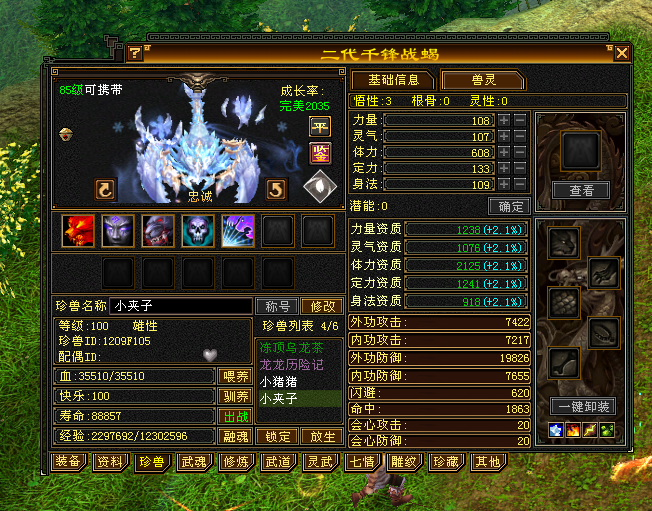Open the help question mark button
The height and width of the screenshot is (511, 652).
(135, 53)
